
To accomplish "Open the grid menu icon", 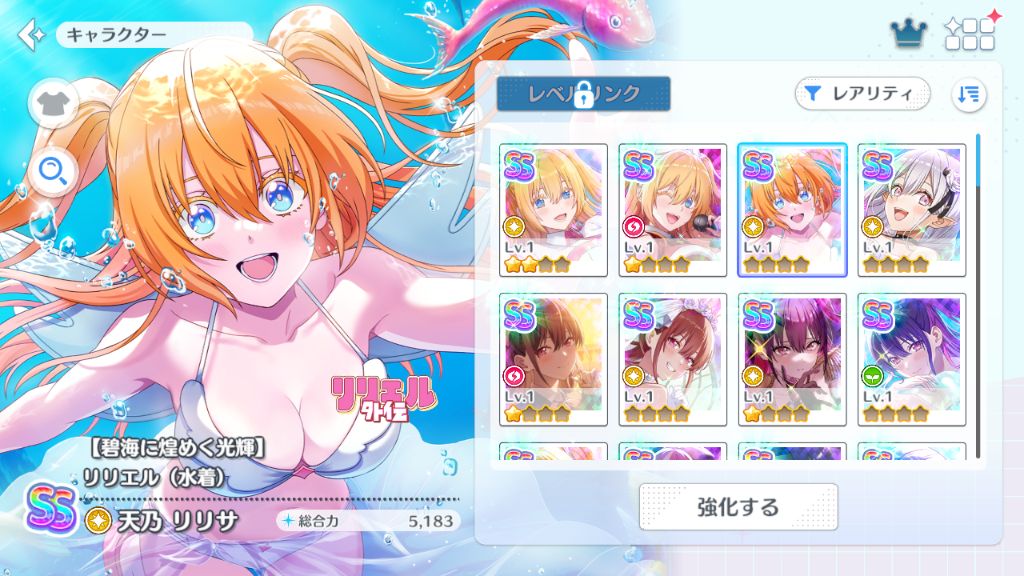I will (x=968, y=35).
